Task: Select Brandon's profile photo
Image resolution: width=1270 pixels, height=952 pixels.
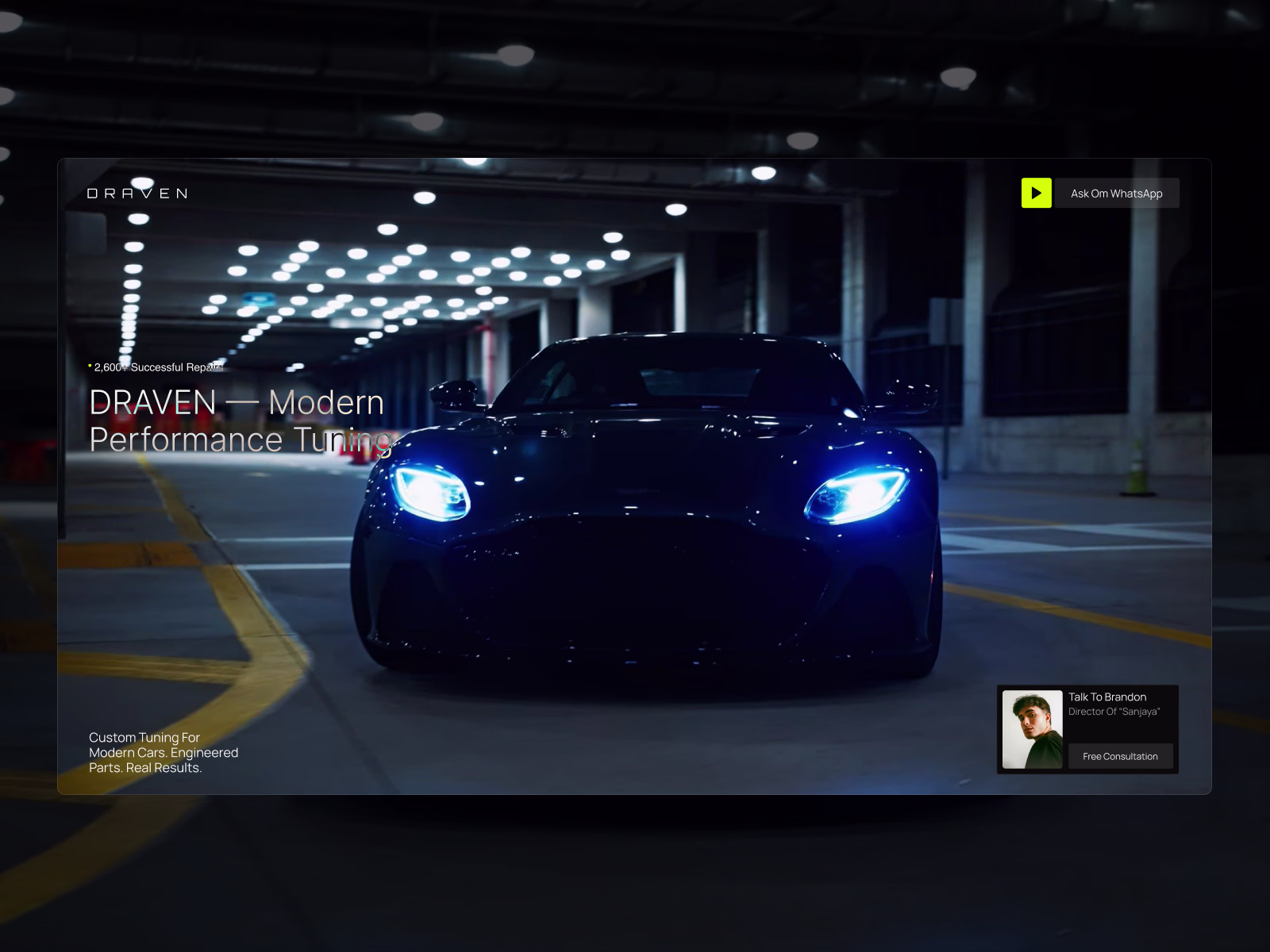Action: pos(1032,729)
